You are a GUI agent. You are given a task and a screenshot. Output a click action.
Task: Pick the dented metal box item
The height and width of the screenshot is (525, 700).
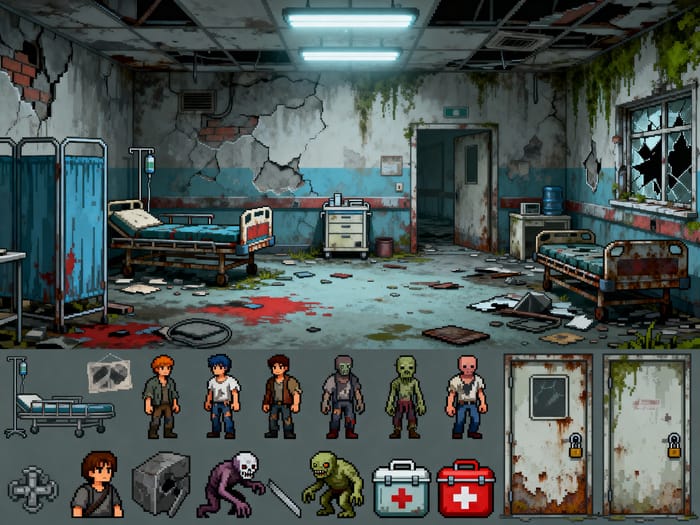point(161,484)
